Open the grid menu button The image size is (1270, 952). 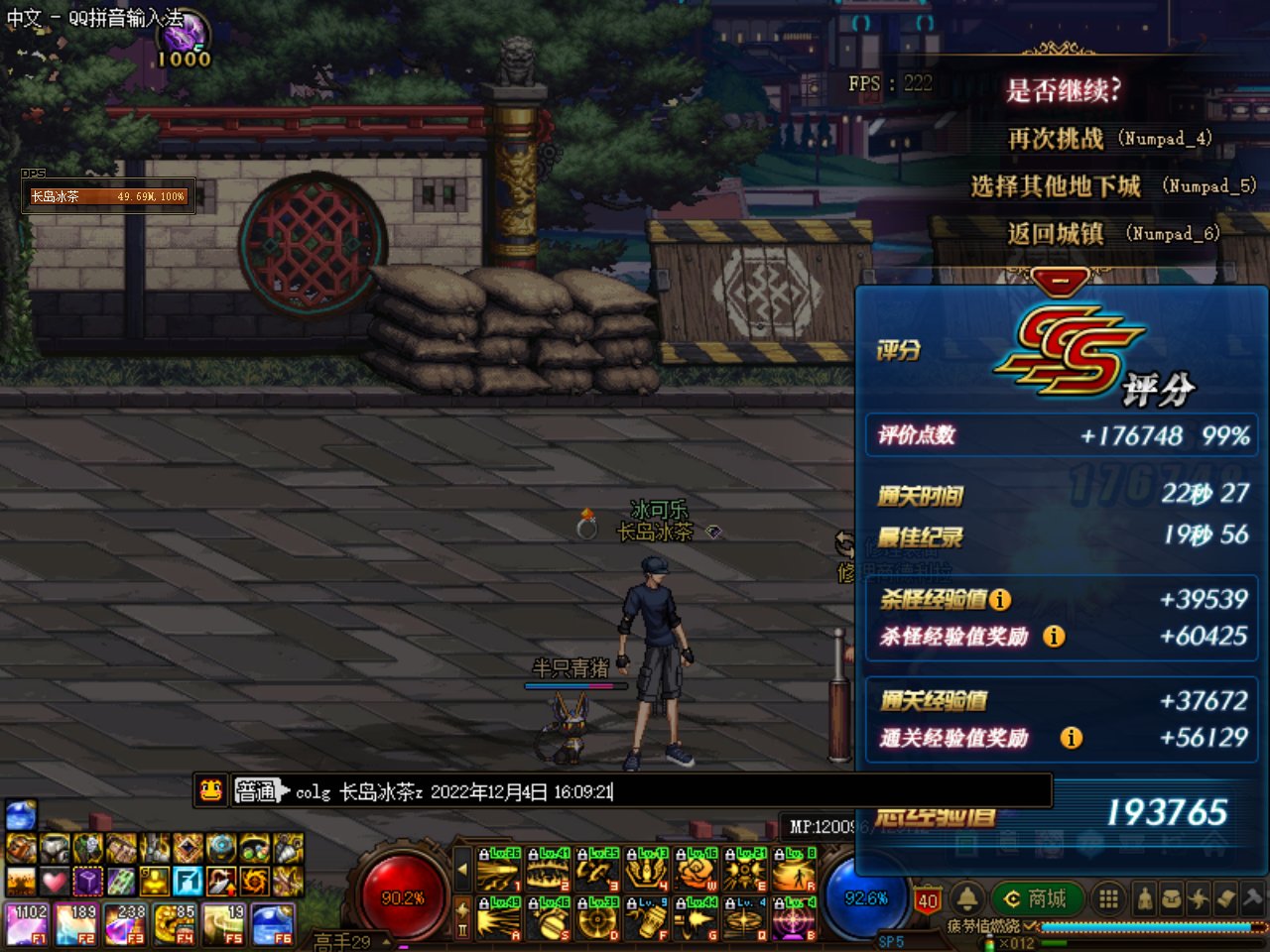pyautogui.click(x=1108, y=898)
